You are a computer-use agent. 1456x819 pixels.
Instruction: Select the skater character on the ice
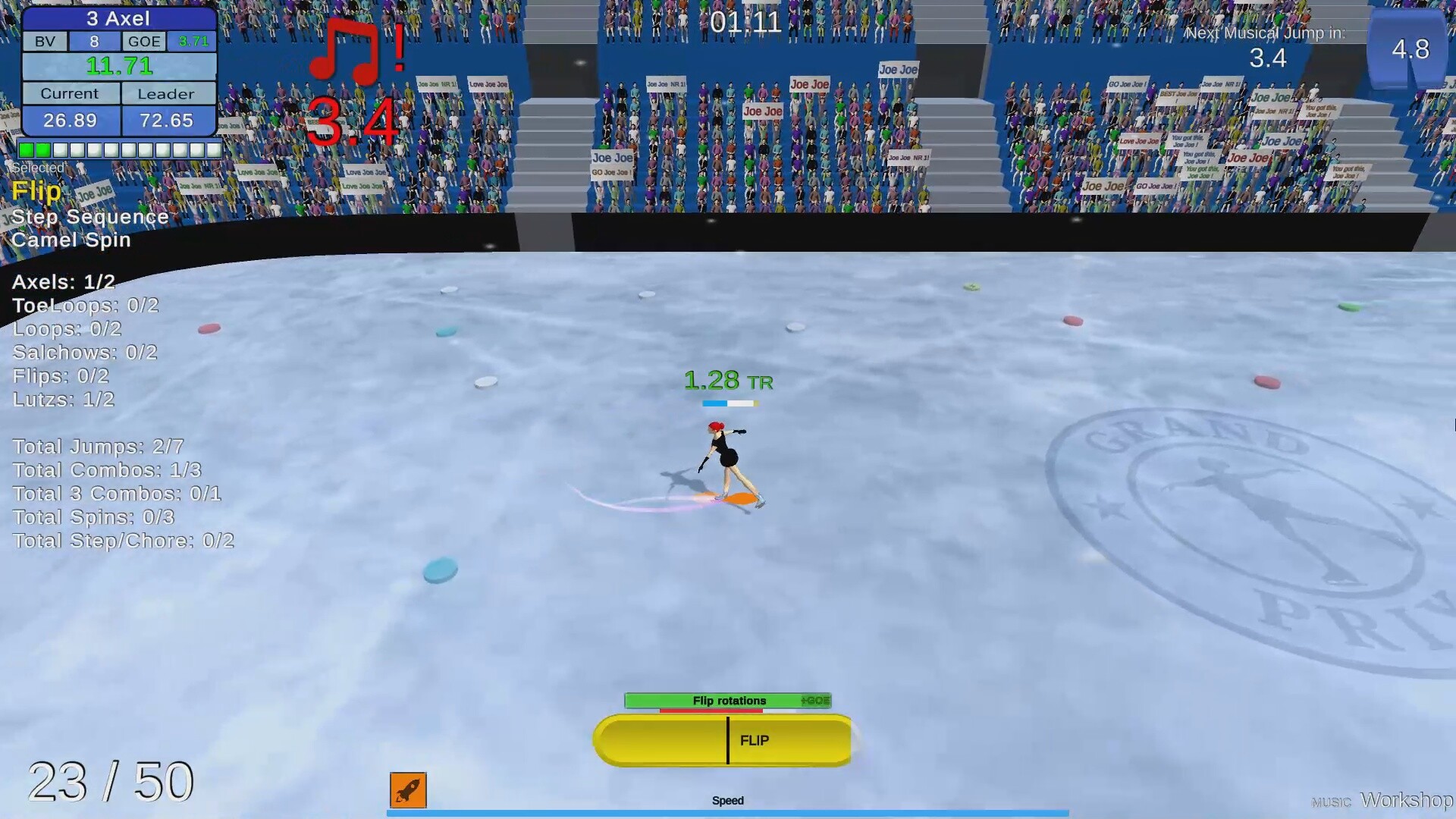(x=728, y=463)
